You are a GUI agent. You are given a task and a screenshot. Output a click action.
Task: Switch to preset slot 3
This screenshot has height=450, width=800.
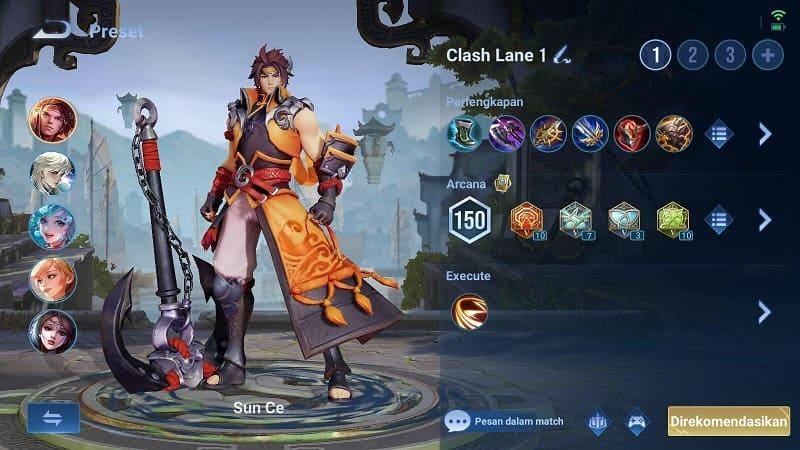731,55
